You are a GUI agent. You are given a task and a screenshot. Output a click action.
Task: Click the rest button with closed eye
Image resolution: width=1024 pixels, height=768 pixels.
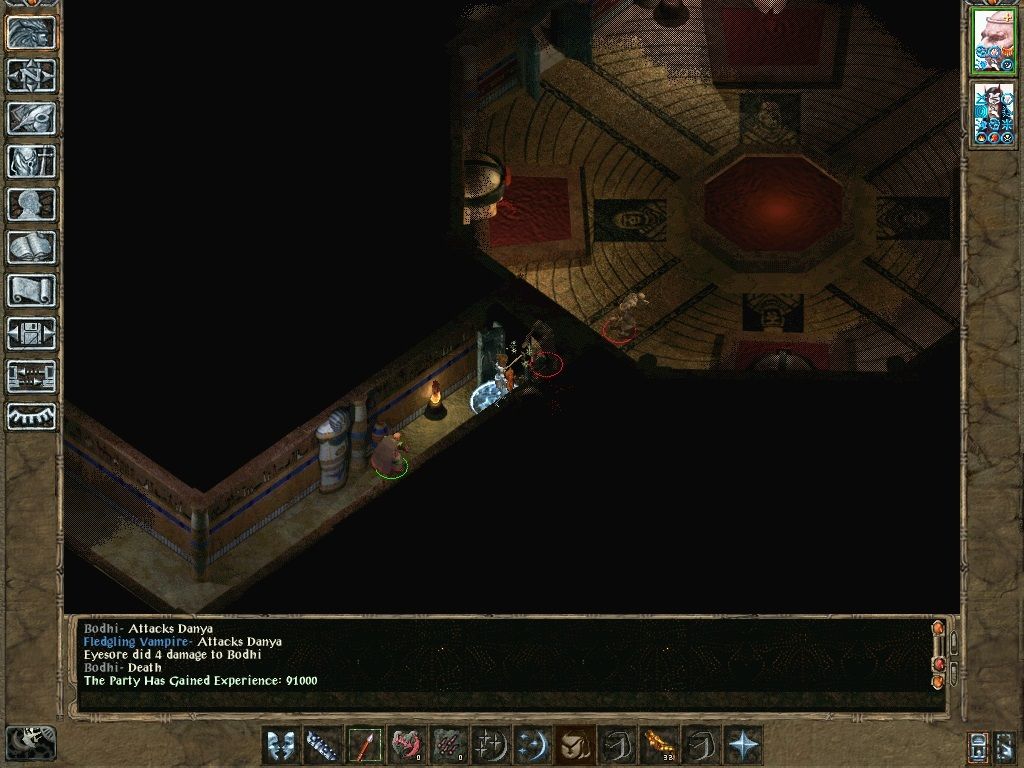click(31, 416)
